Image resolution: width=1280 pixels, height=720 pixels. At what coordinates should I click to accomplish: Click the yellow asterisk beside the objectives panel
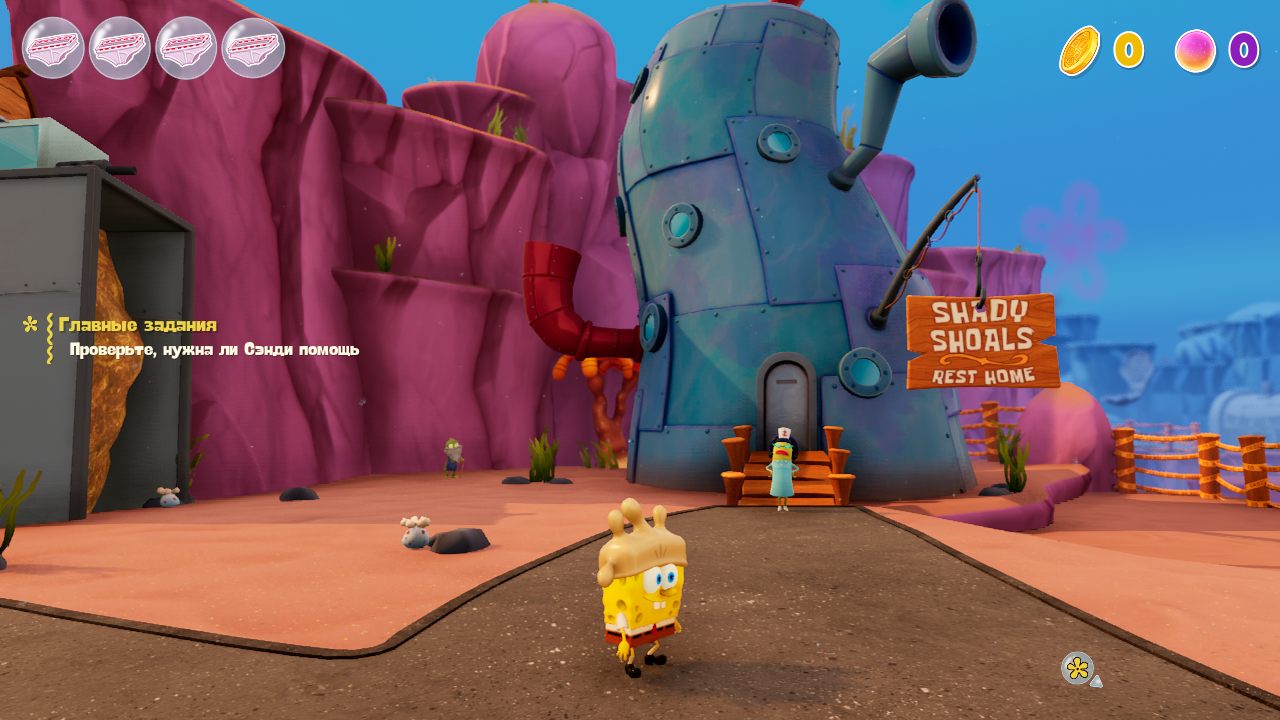pyautogui.click(x=28, y=325)
